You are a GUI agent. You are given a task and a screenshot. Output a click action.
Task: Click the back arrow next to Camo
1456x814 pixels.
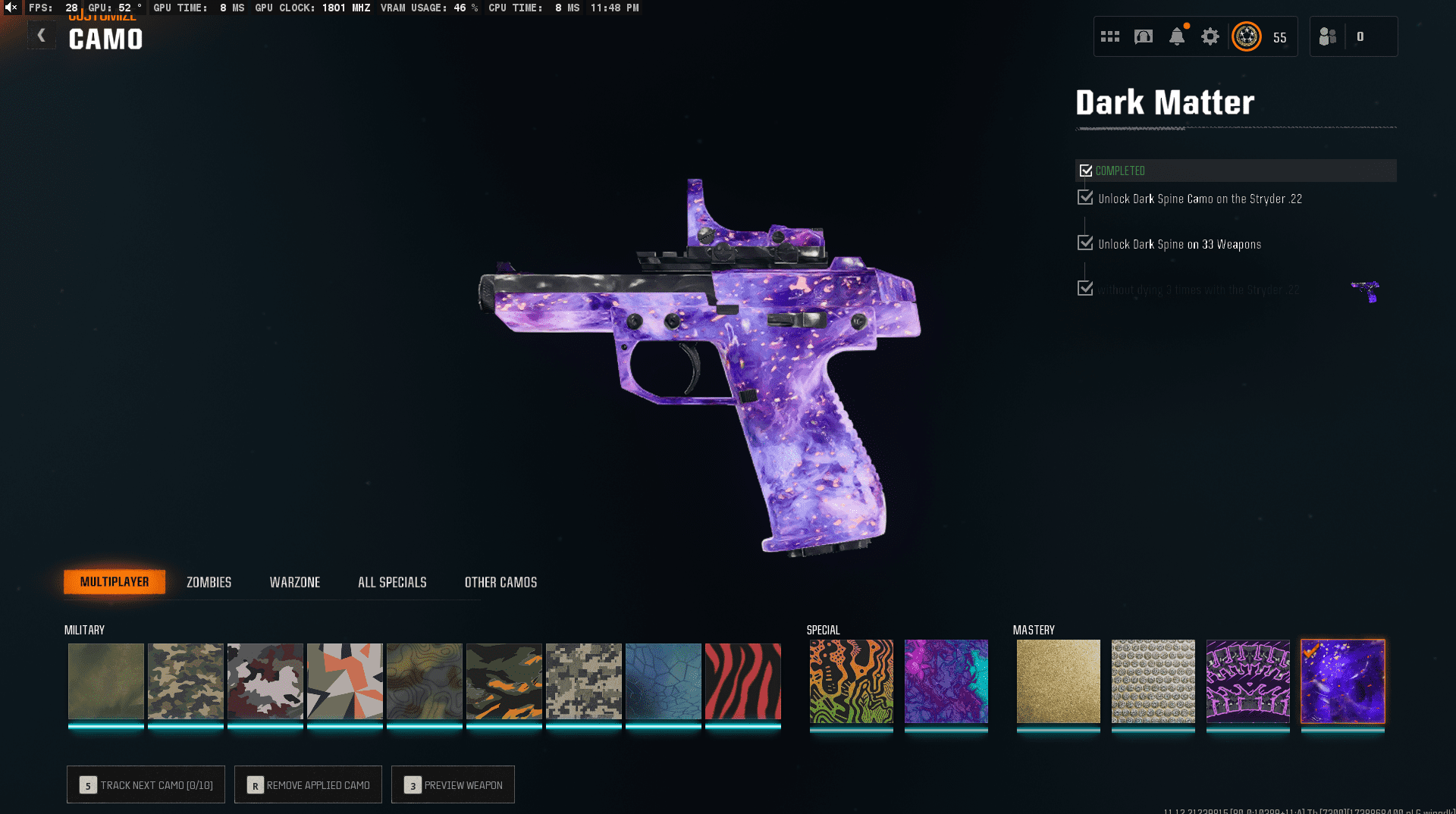(42, 34)
